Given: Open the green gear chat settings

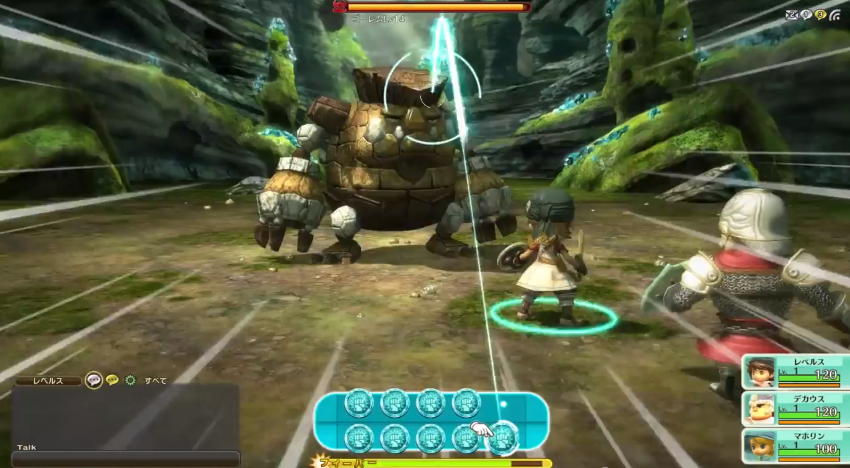Looking at the screenshot, I should [130, 380].
